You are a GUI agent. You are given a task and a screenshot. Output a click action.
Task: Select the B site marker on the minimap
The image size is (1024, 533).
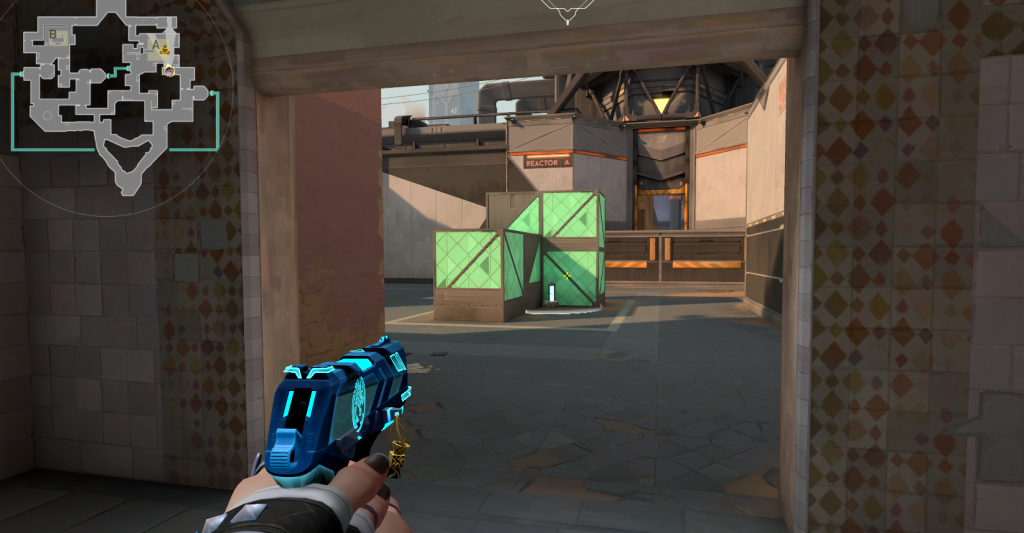55,36
